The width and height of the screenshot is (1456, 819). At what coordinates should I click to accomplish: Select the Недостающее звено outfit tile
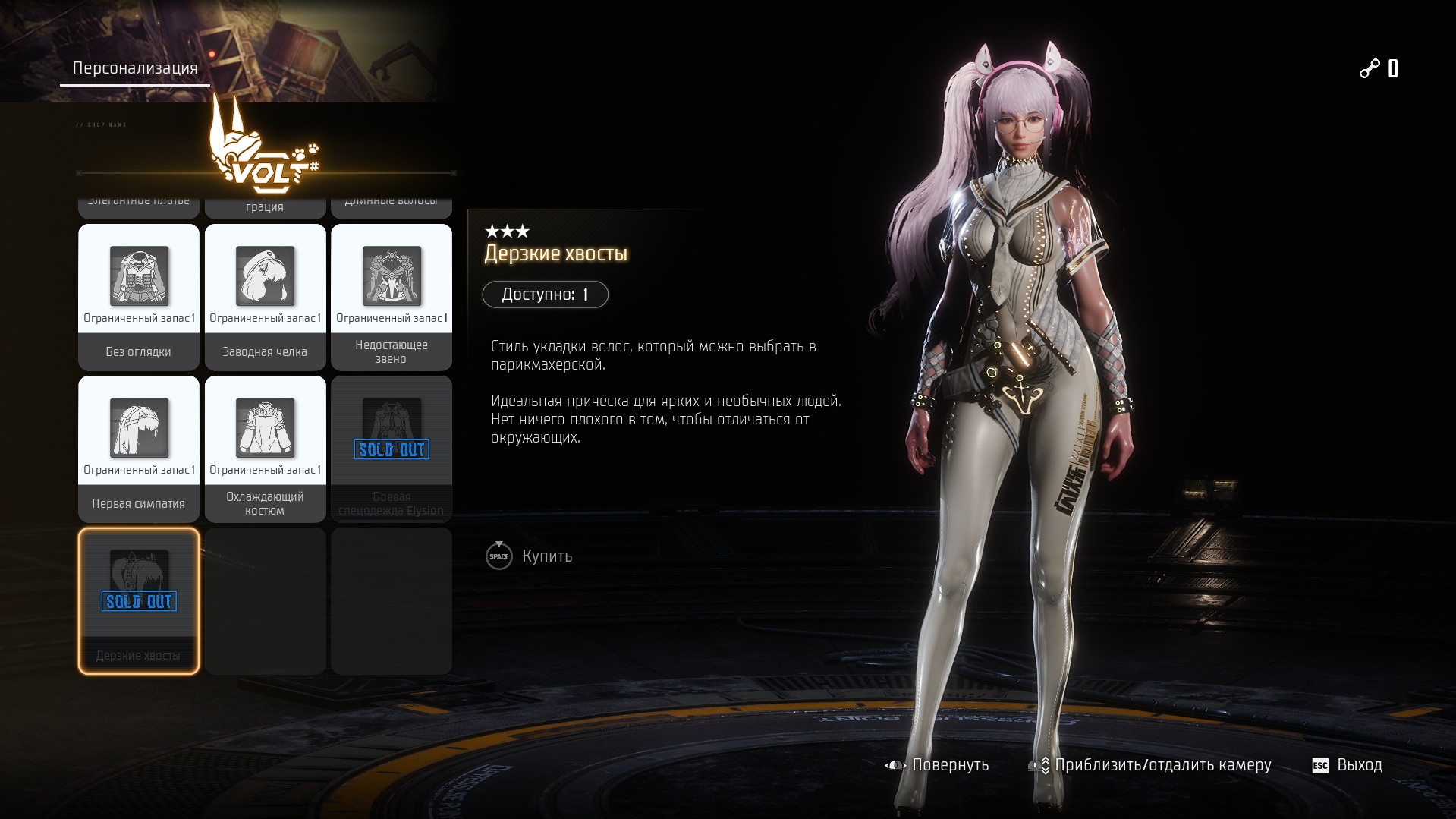(x=392, y=297)
